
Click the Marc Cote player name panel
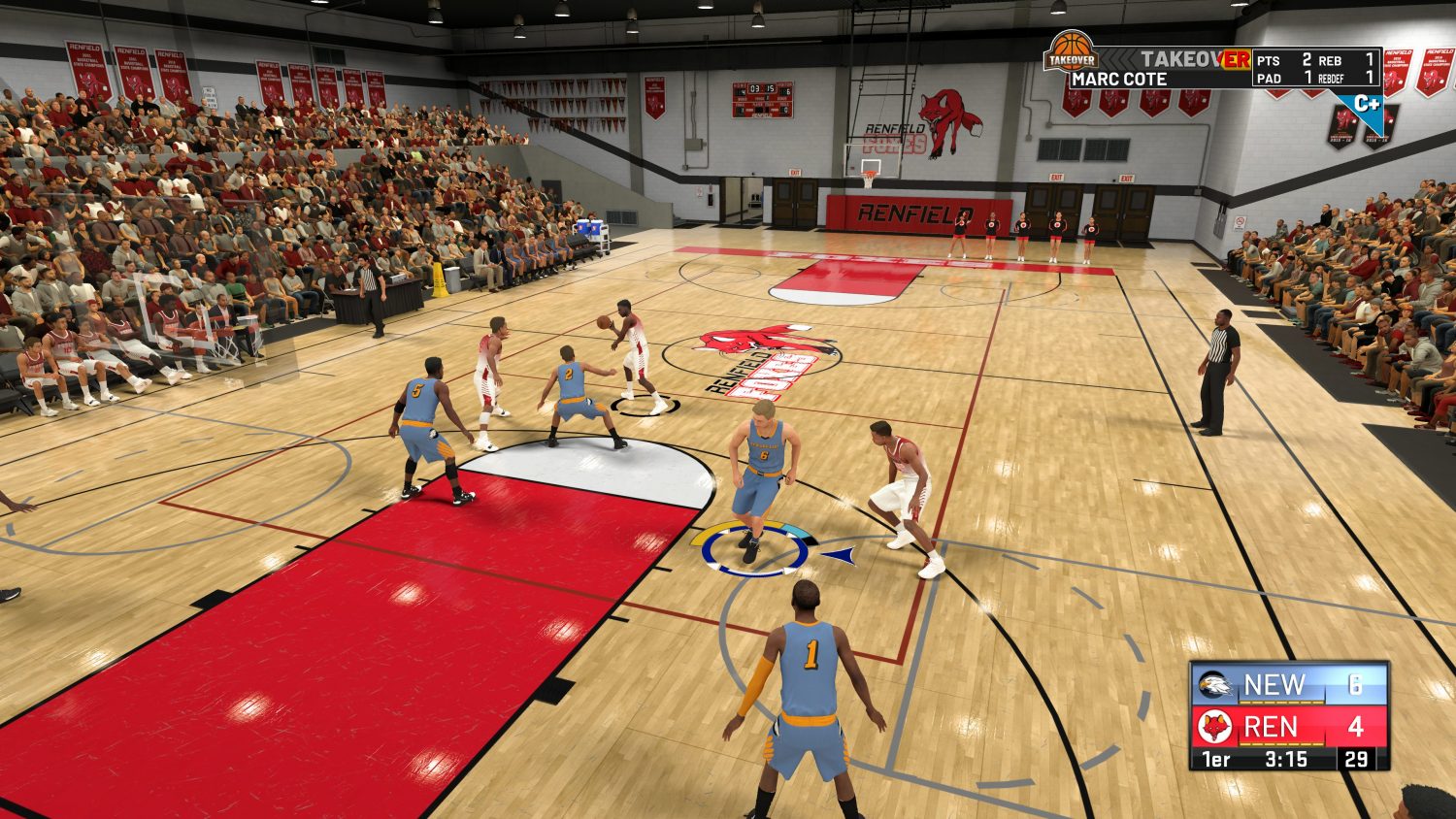click(1119, 80)
